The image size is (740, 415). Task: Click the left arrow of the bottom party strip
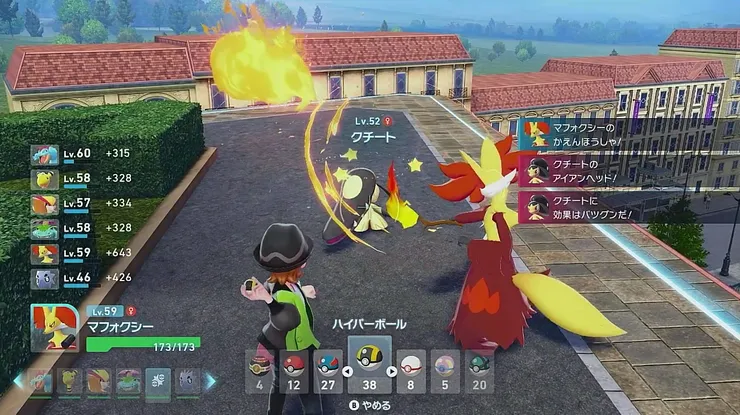tap(16, 380)
